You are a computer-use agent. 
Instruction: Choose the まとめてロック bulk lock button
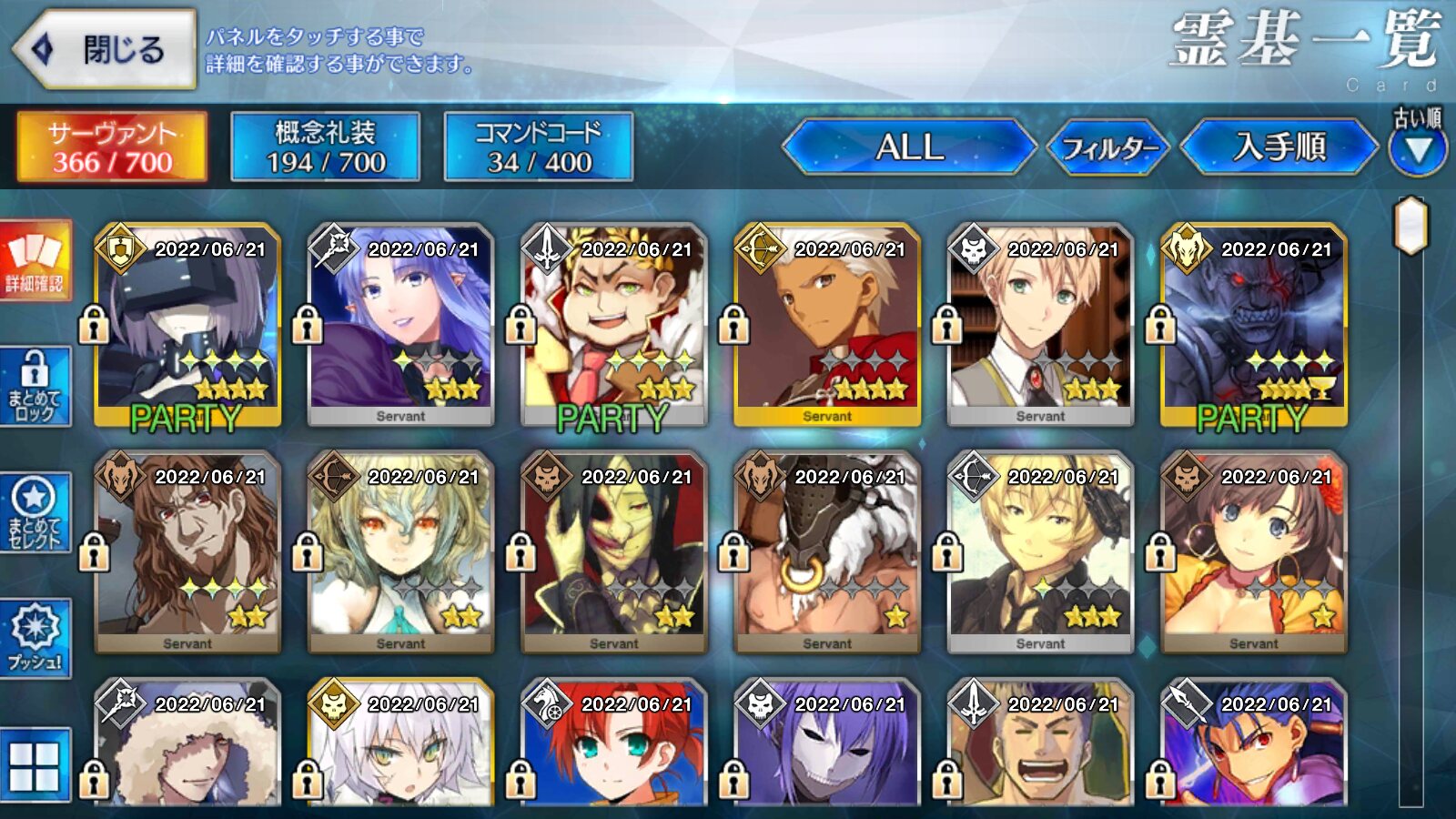pyautogui.click(x=35, y=389)
